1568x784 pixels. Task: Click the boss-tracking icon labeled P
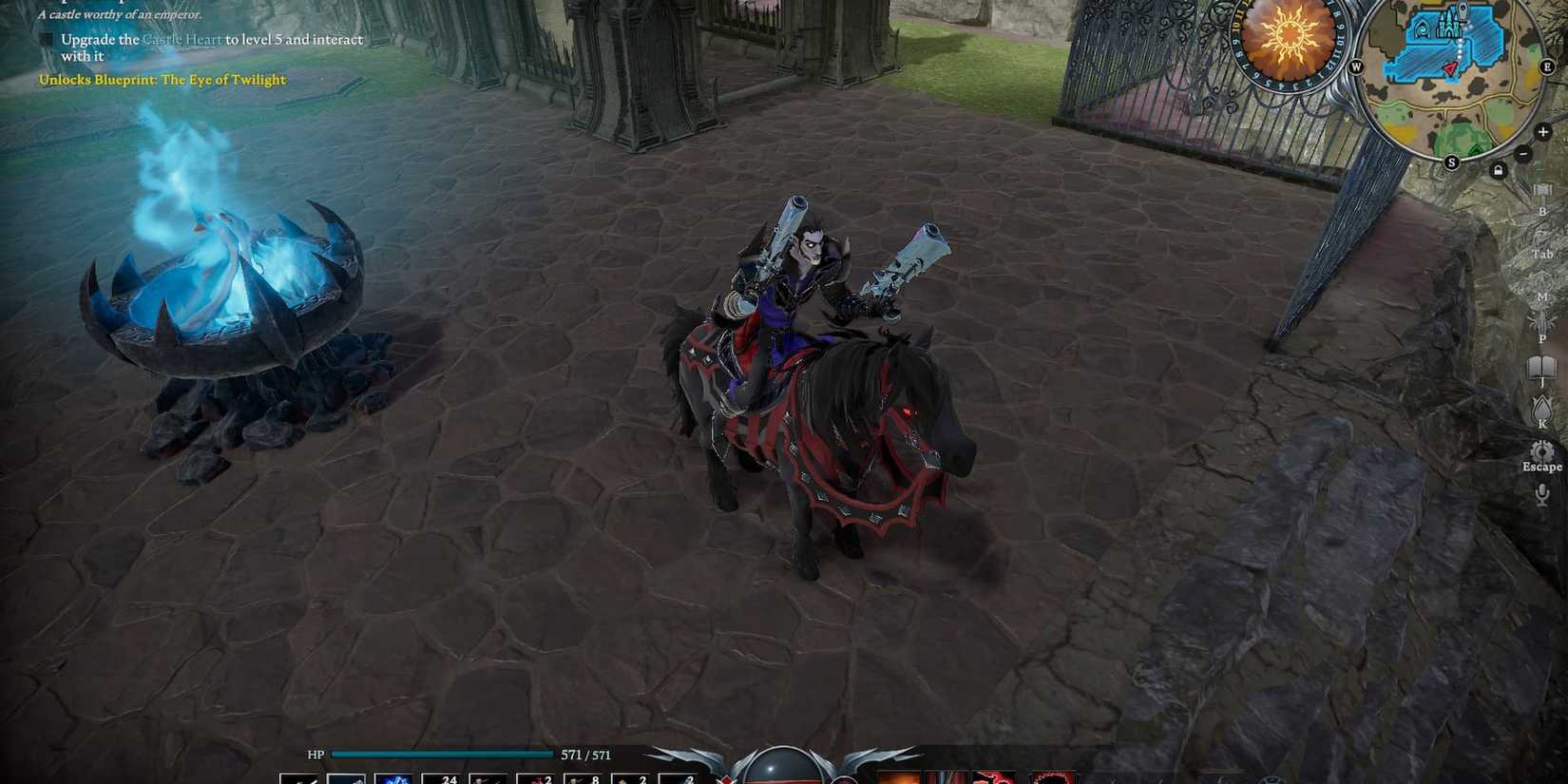click(1542, 324)
